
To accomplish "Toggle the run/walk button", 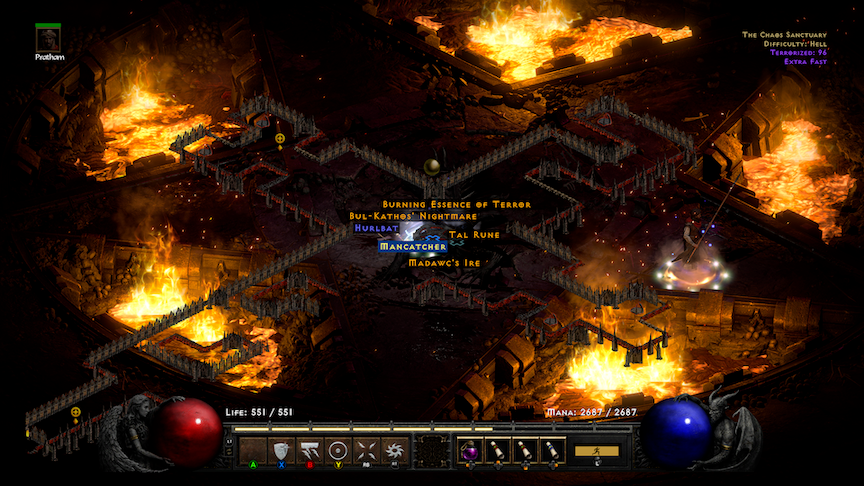I will coord(596,451).
